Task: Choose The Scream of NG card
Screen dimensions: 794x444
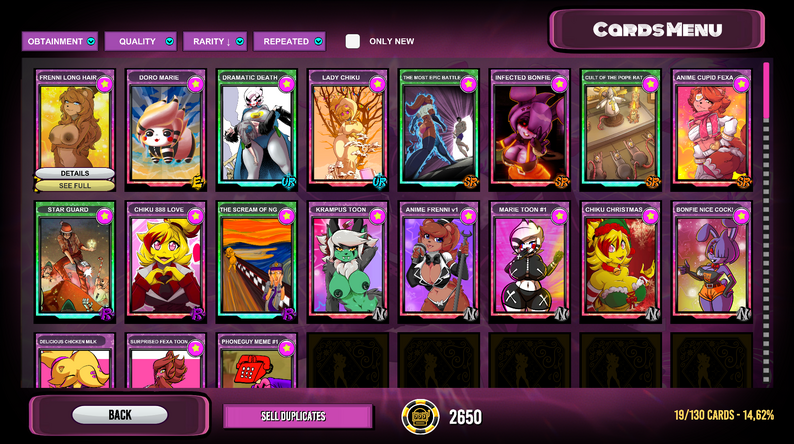Action: (x=257, y=262)
